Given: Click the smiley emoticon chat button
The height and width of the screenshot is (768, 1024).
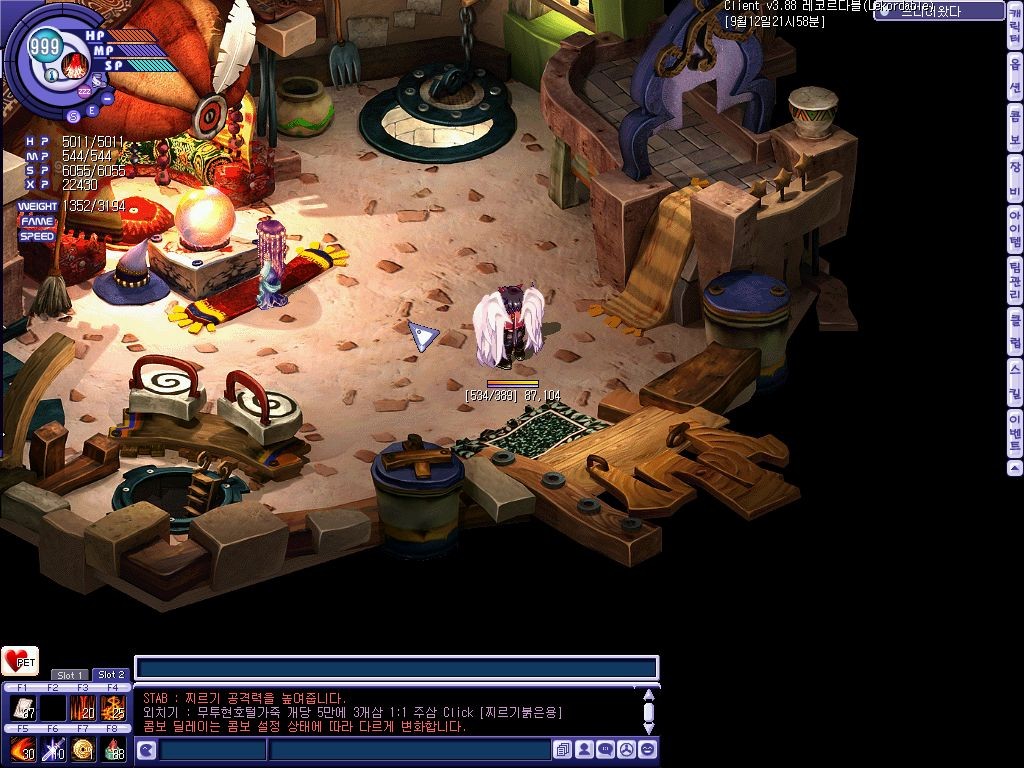Looking at the screenshot, I should click(647, 749).
